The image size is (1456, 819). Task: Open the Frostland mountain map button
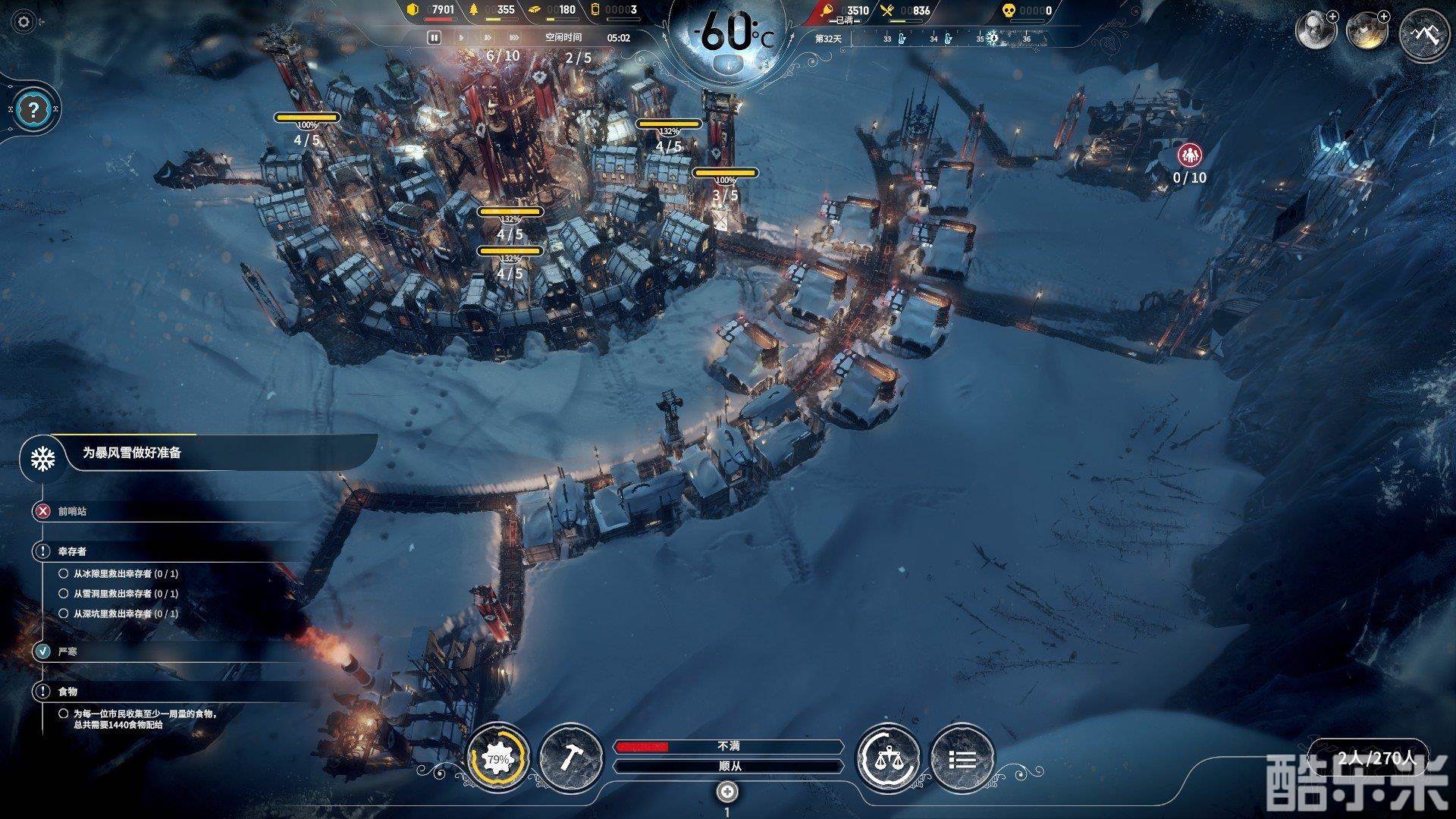(x=1423, y=34)
